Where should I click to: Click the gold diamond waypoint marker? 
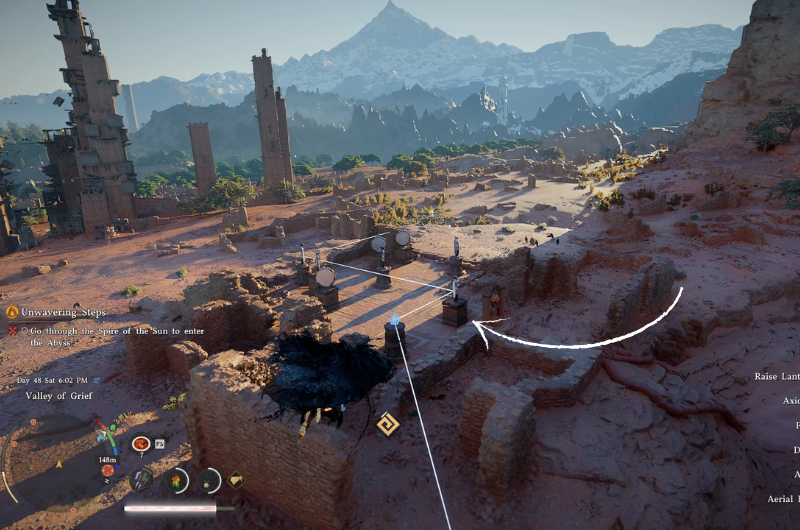point(387,425)
